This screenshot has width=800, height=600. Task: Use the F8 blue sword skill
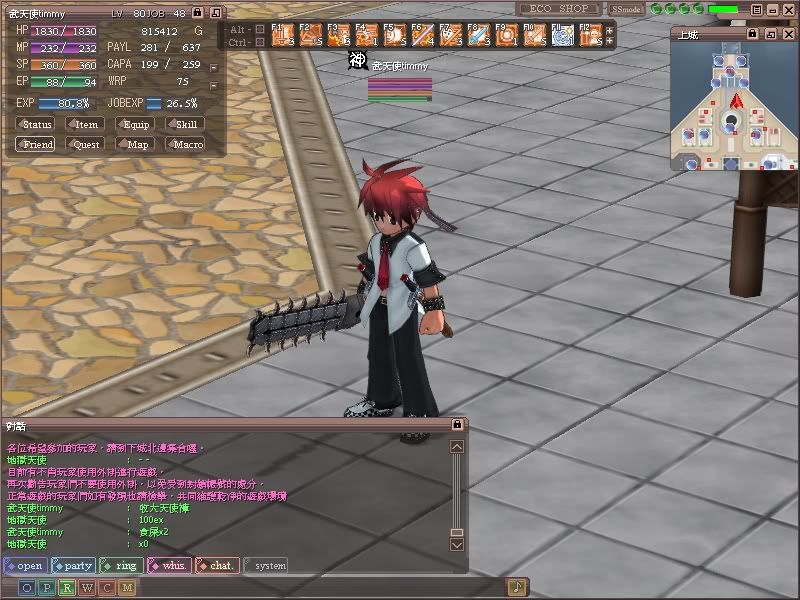click(x=479, y=35)
